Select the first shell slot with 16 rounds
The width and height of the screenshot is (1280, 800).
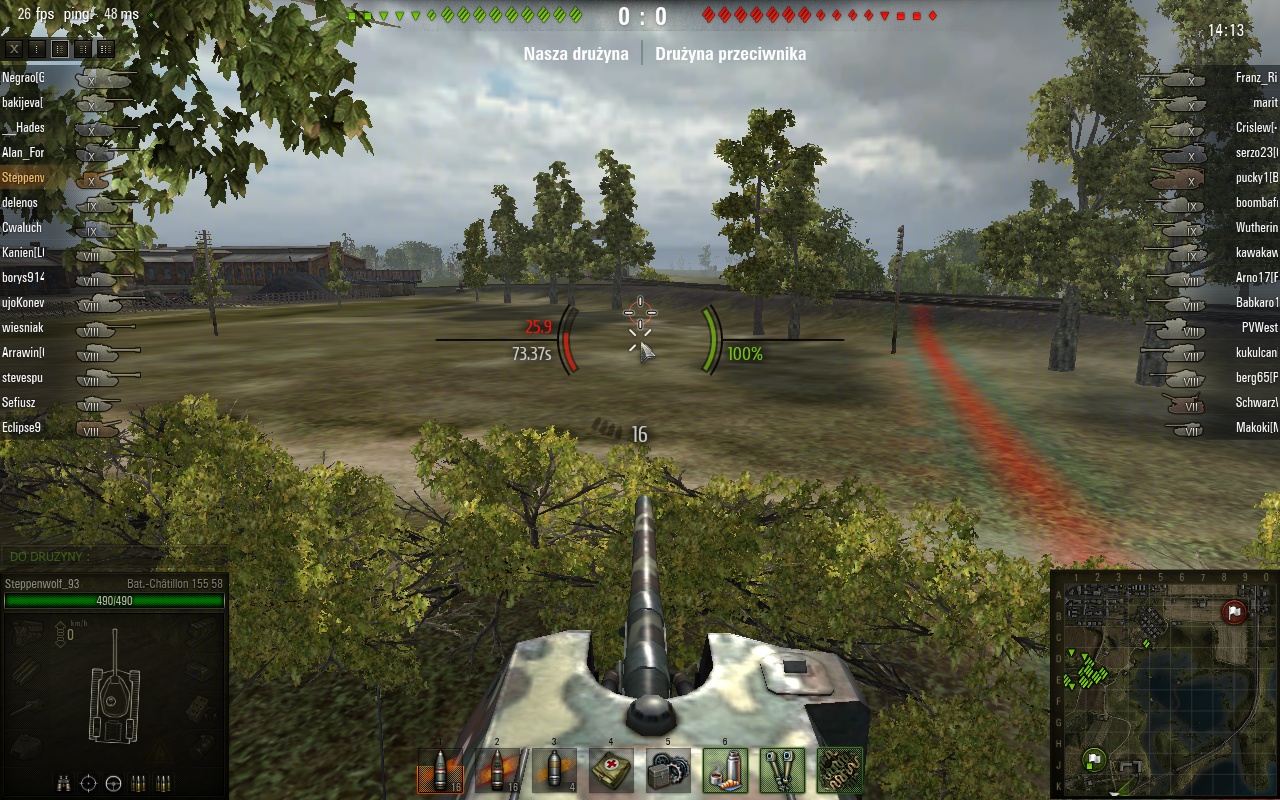tap(439, 770)
